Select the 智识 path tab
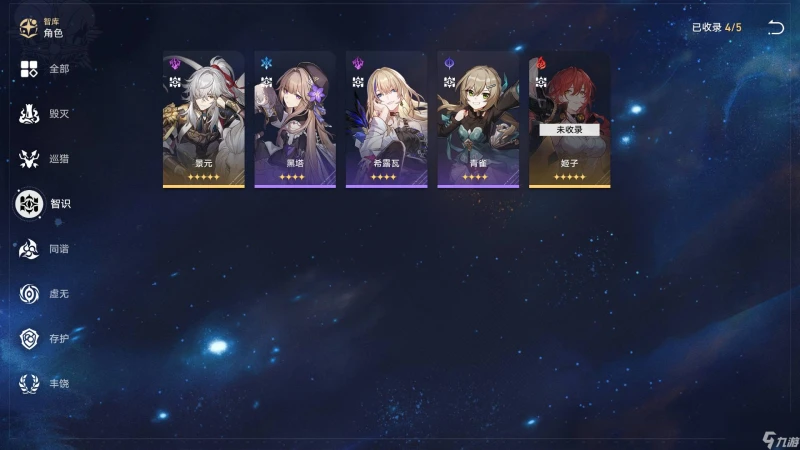The height and width of the screenshot is (450, 800). pos(45,204)
